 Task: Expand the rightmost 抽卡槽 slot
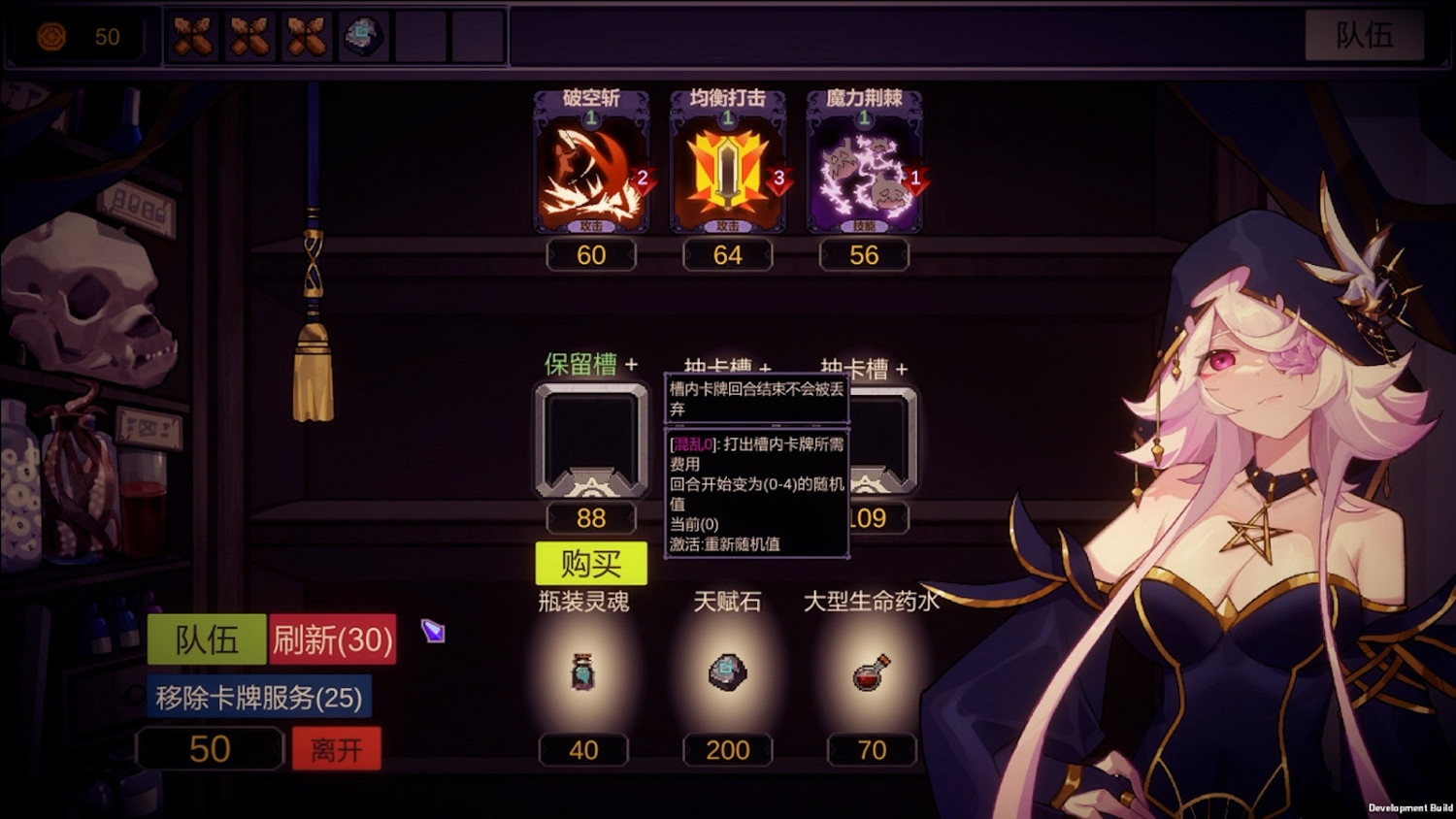tap(902, 369)
